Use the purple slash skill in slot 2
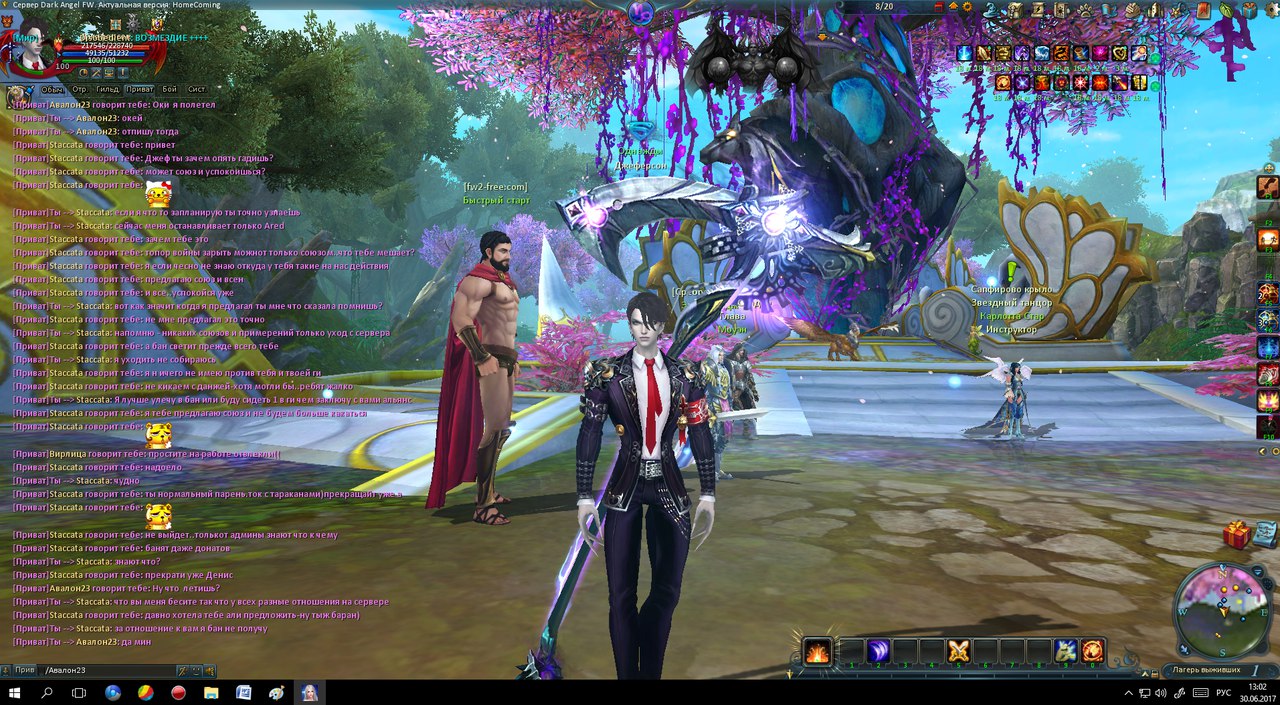The height and width of the screenshot is (705, 1280). click(x=878, y=650)
